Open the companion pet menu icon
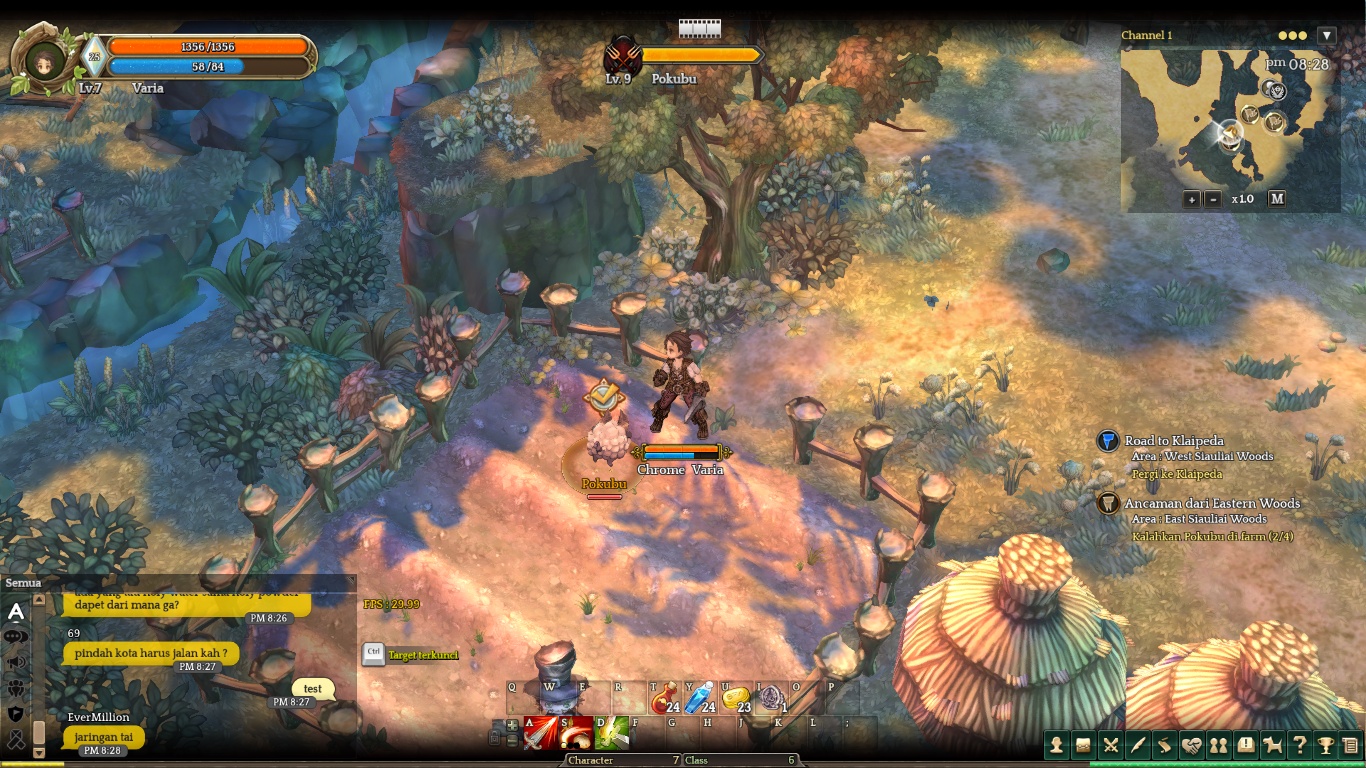This screenshot has height=768, width=1366. tap(1272, 744)
